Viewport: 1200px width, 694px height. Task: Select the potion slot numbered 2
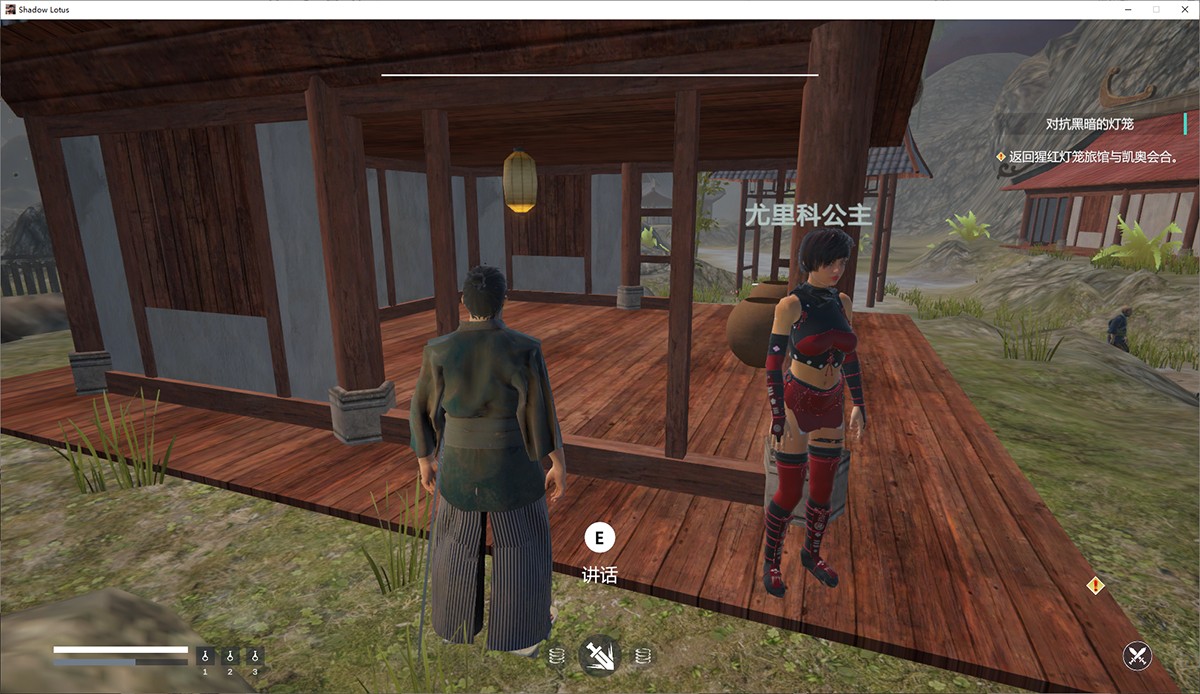230,656
